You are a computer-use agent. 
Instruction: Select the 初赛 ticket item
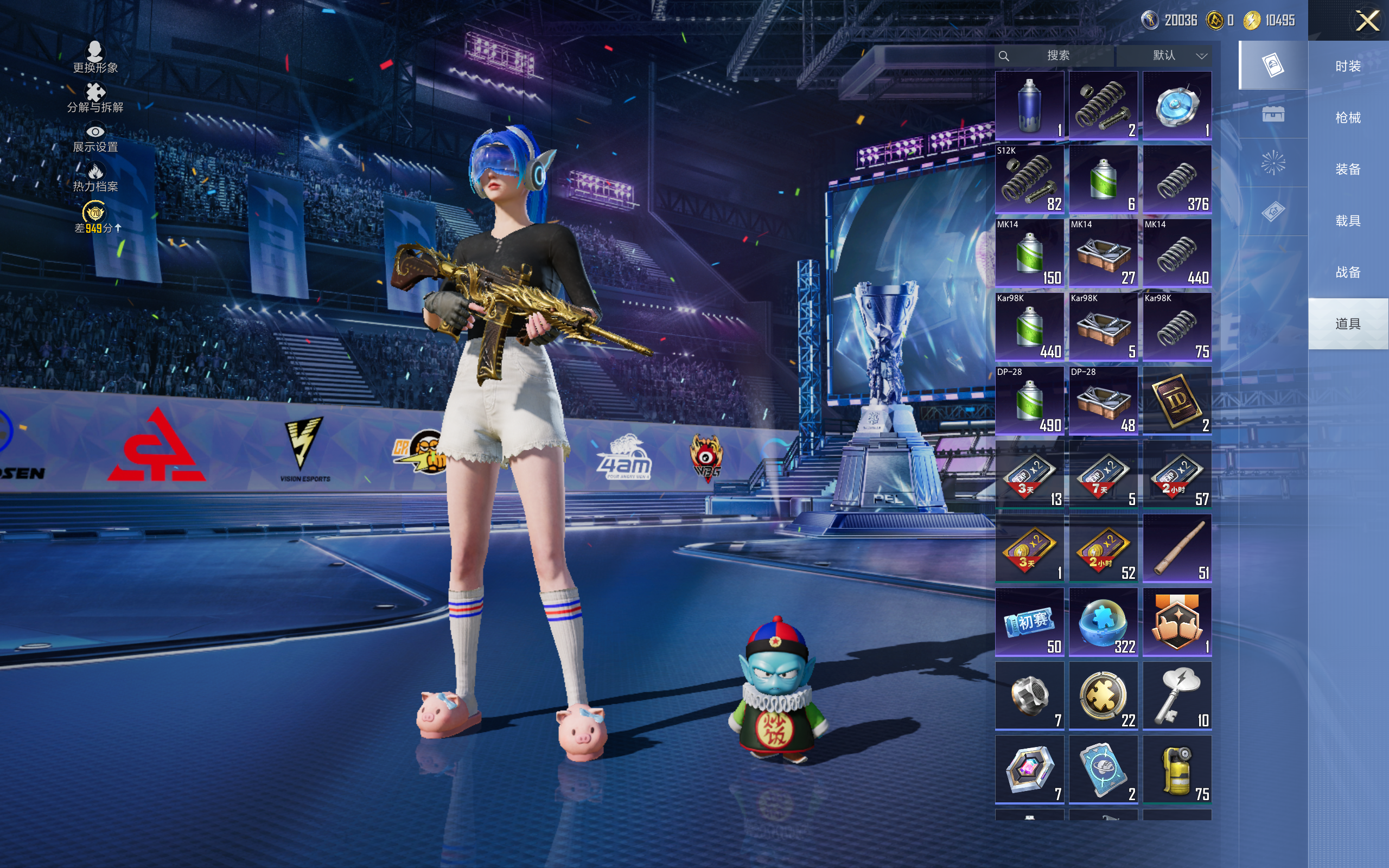[x=1029, y=622]
